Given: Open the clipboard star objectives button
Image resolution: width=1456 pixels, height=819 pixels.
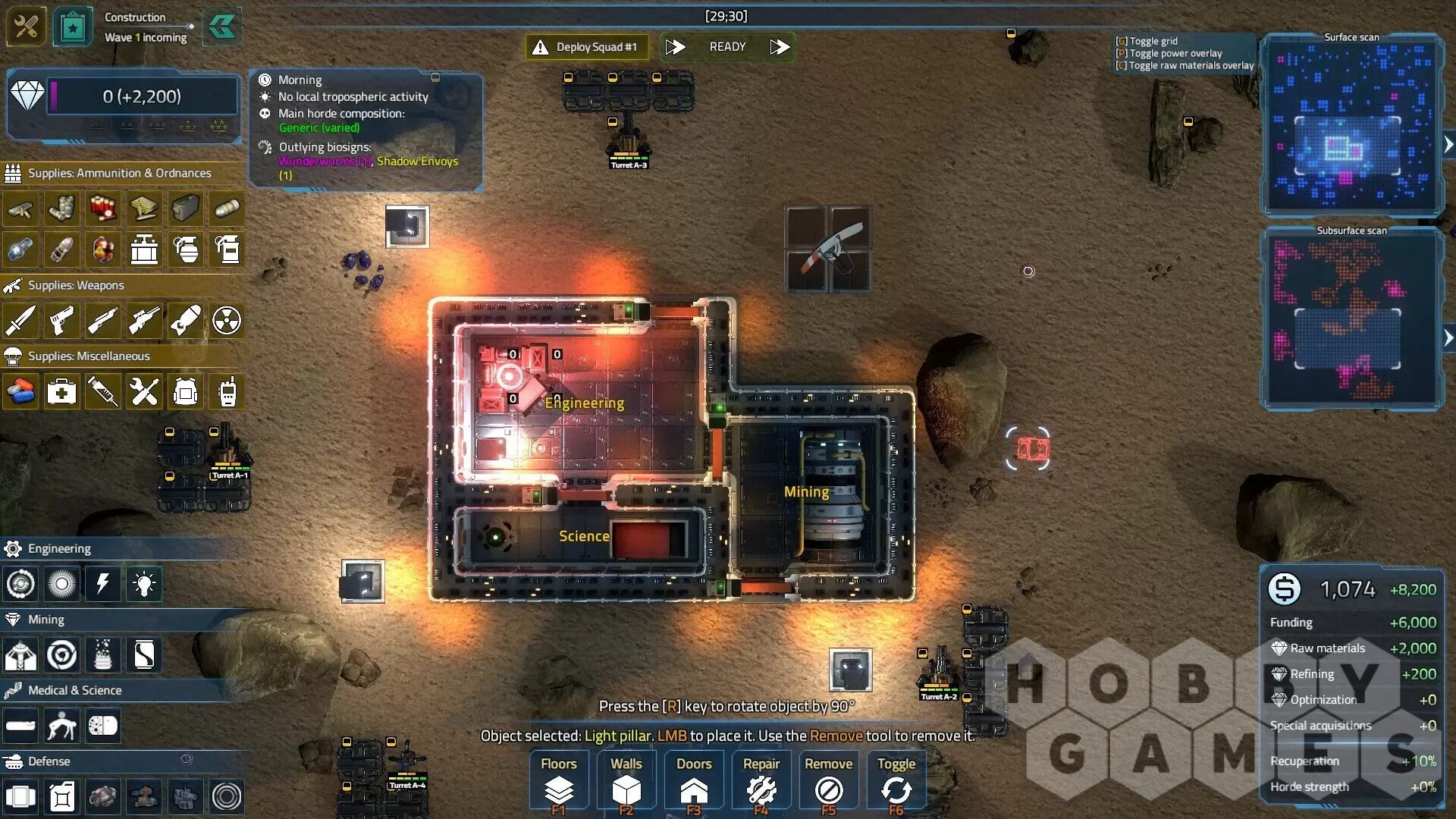Looking at the screenshot, I should [x=73, y=28].
